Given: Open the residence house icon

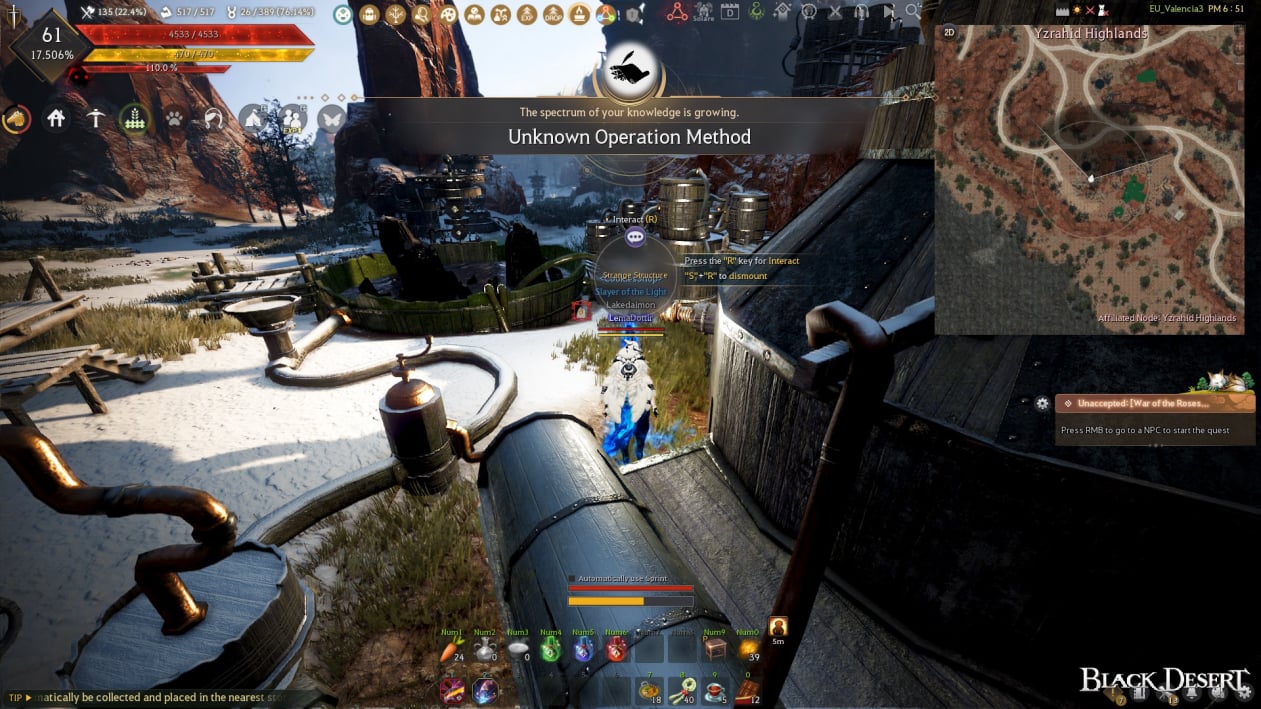Looking at the screenshot, I should click(56, 119).
